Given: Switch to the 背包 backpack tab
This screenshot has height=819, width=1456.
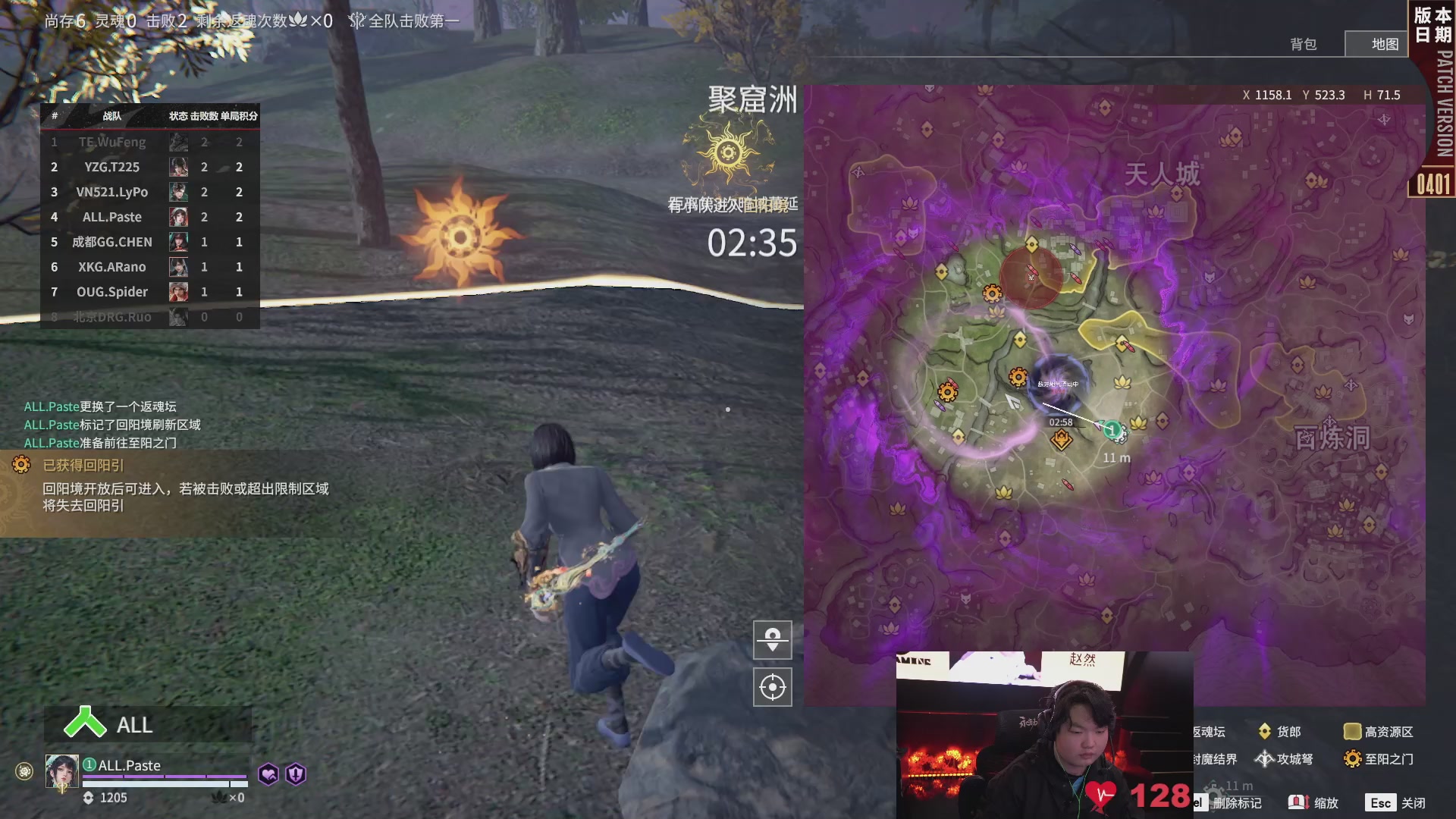Looking at the screenshot, I should pos(1305,44).
